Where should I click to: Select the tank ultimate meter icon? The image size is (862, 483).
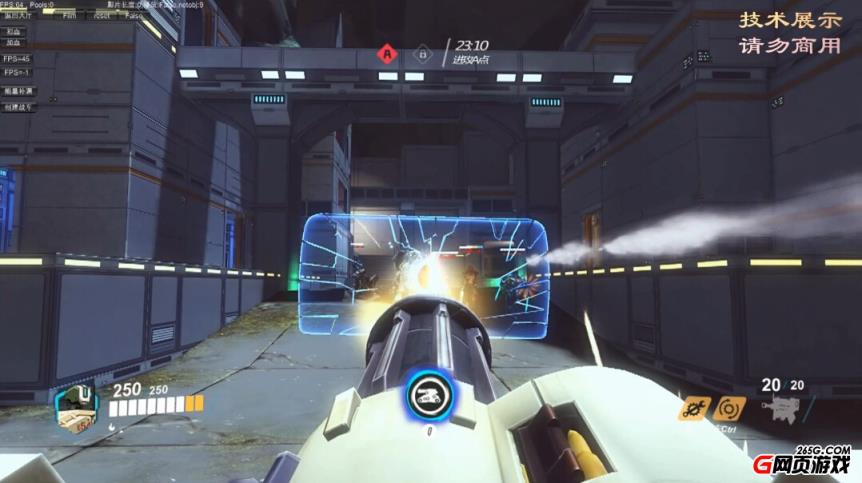tap(428, 396)
